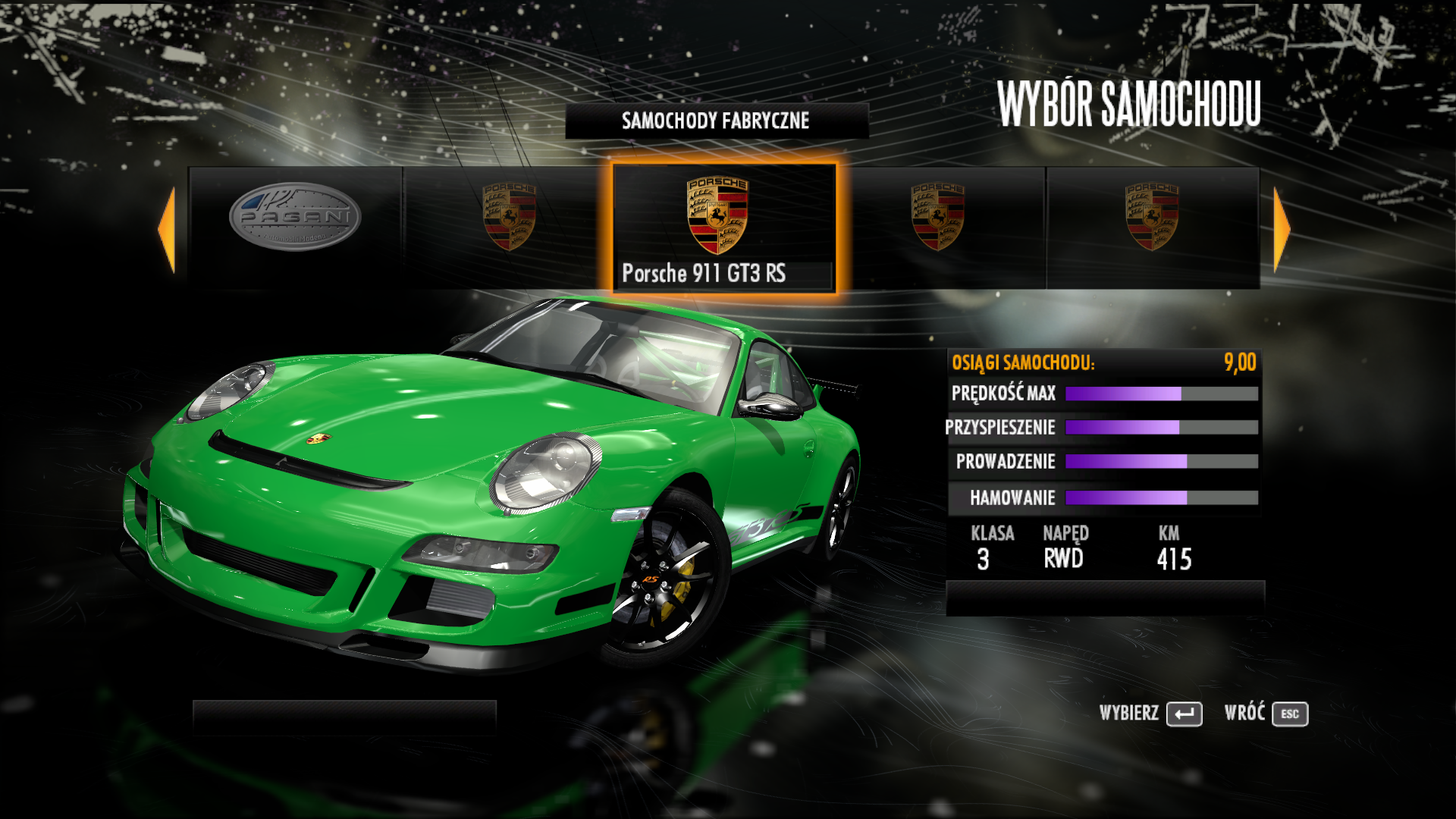Viewport: 1456px width, 819px height.
Task: Show previous cars with the left orange arrow
Action: pos(168,230)
